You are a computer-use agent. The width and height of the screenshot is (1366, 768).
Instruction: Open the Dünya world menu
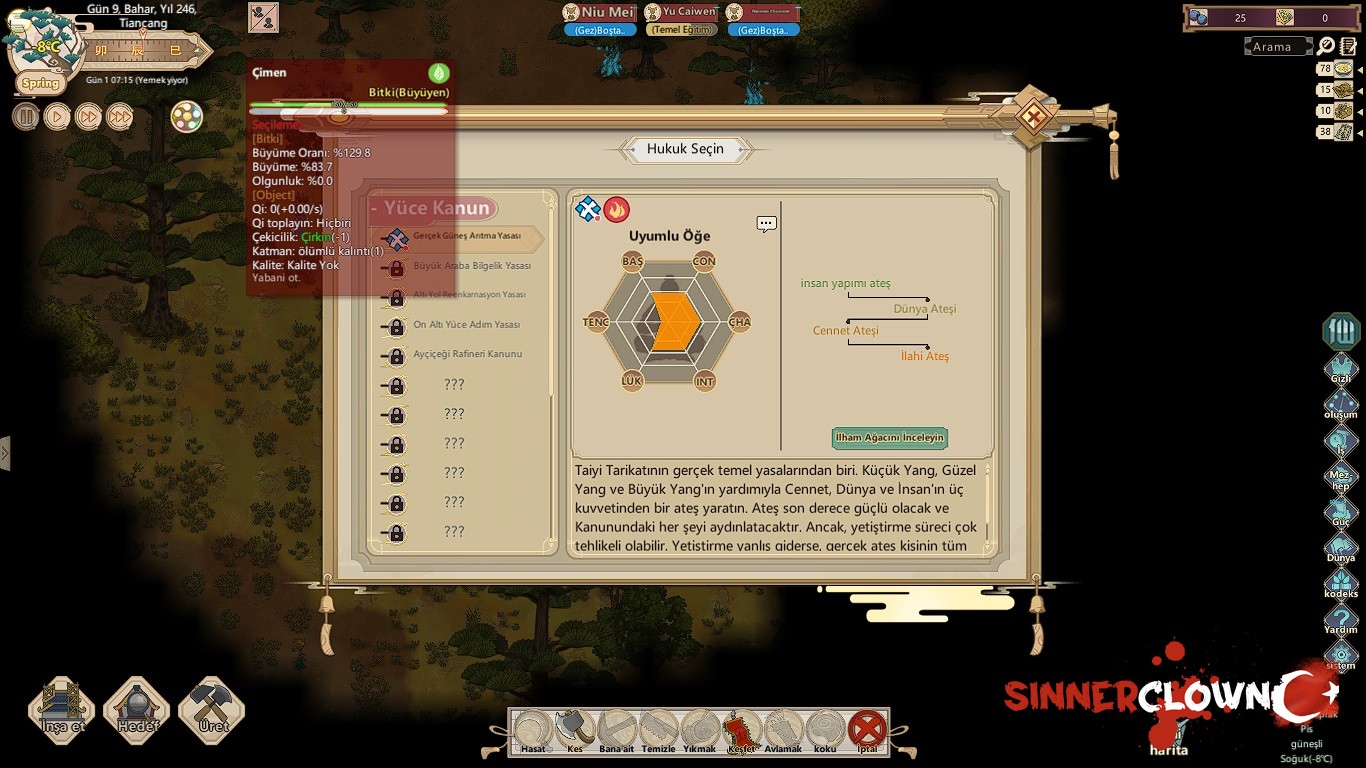[1341, 548]
